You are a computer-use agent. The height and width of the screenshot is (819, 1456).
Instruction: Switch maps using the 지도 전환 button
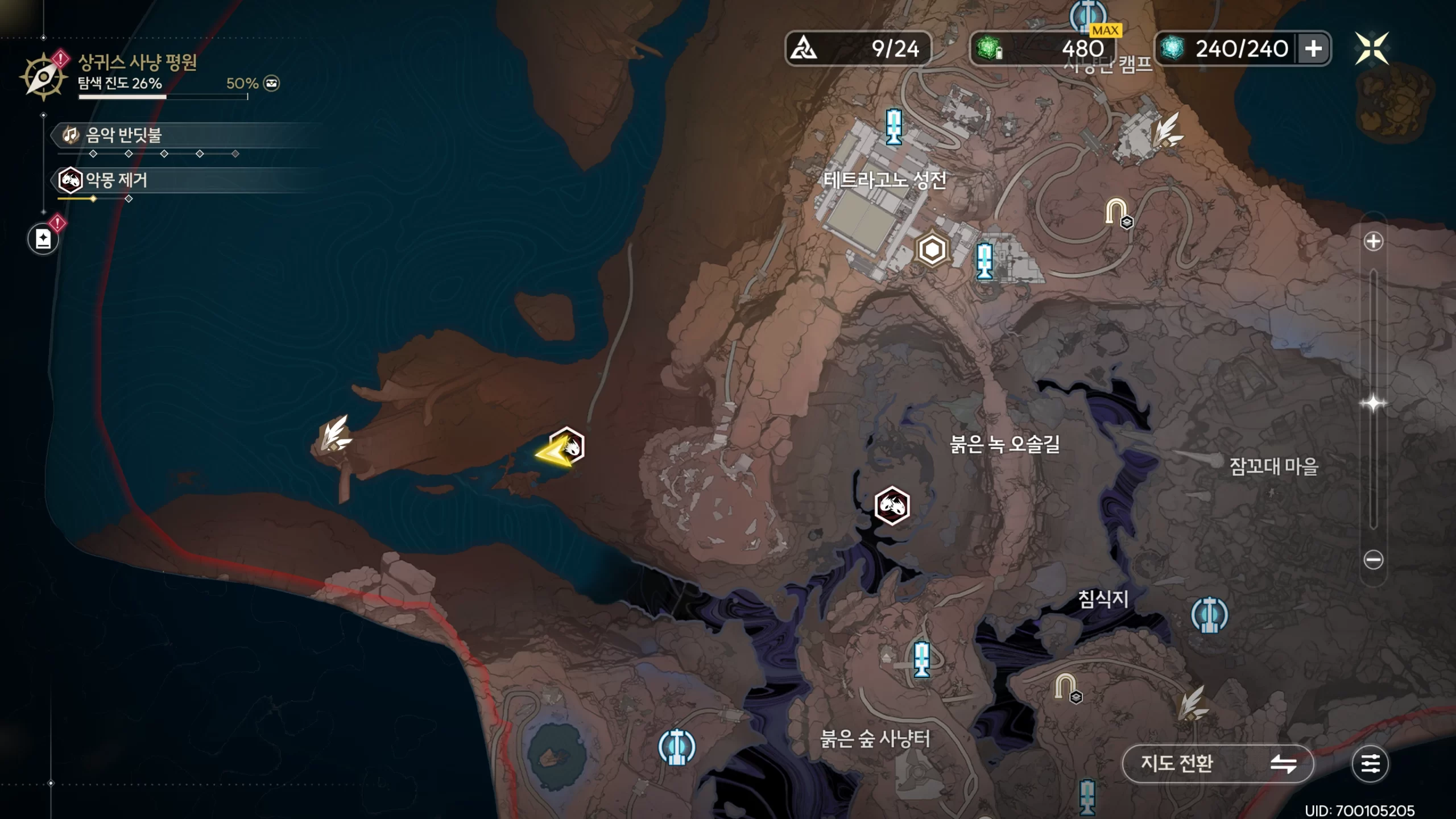click(1218, 763)
